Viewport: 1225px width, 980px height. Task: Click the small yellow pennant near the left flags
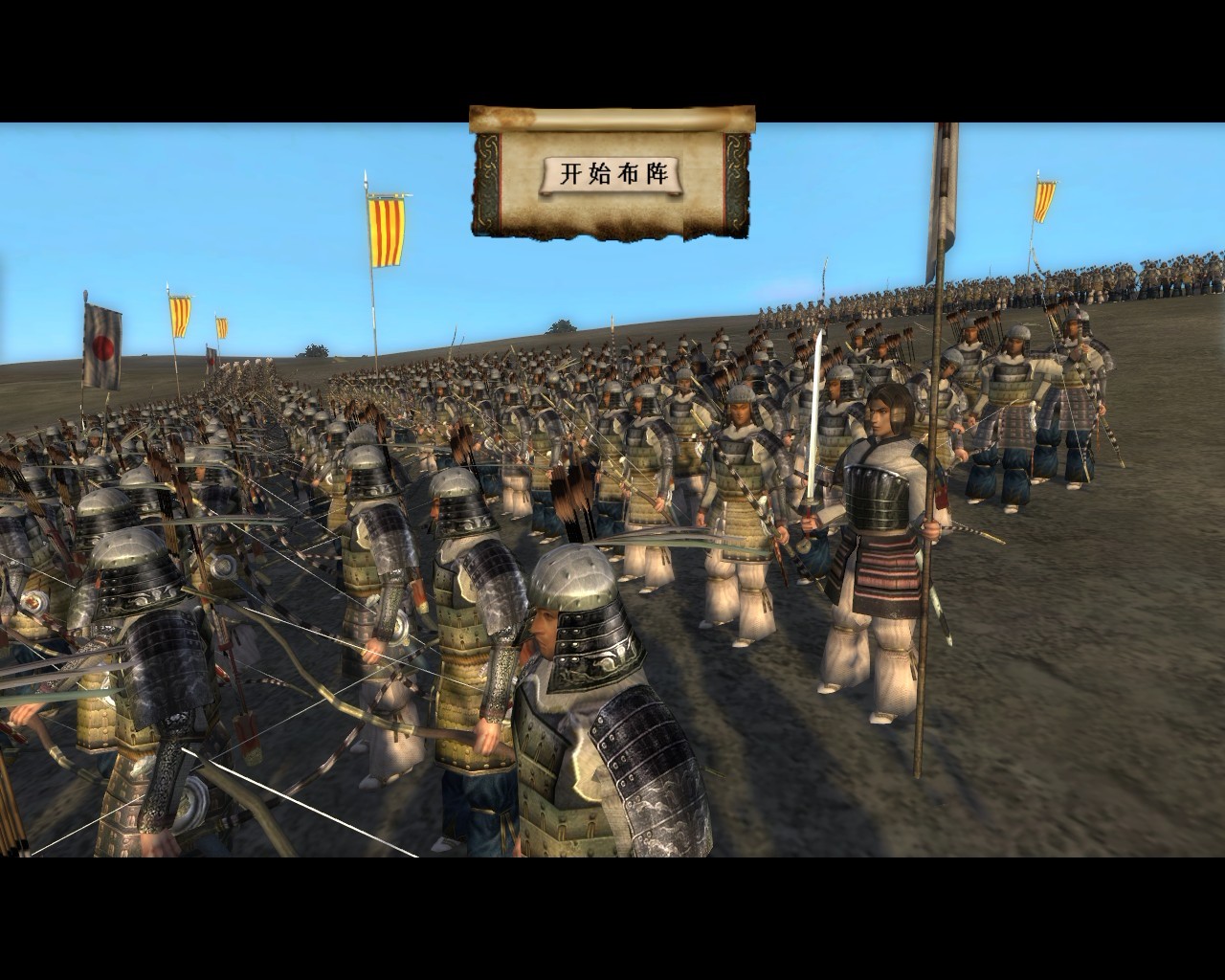pyautogui.click(x=220, y=325)
